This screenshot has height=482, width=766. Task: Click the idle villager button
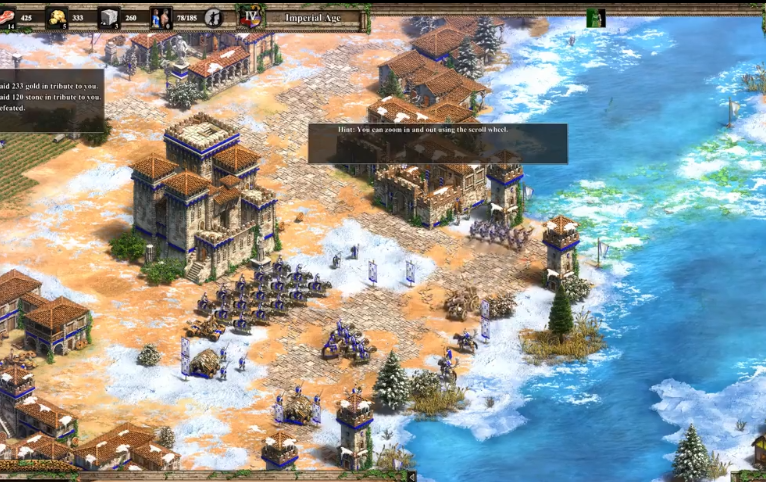213,17
